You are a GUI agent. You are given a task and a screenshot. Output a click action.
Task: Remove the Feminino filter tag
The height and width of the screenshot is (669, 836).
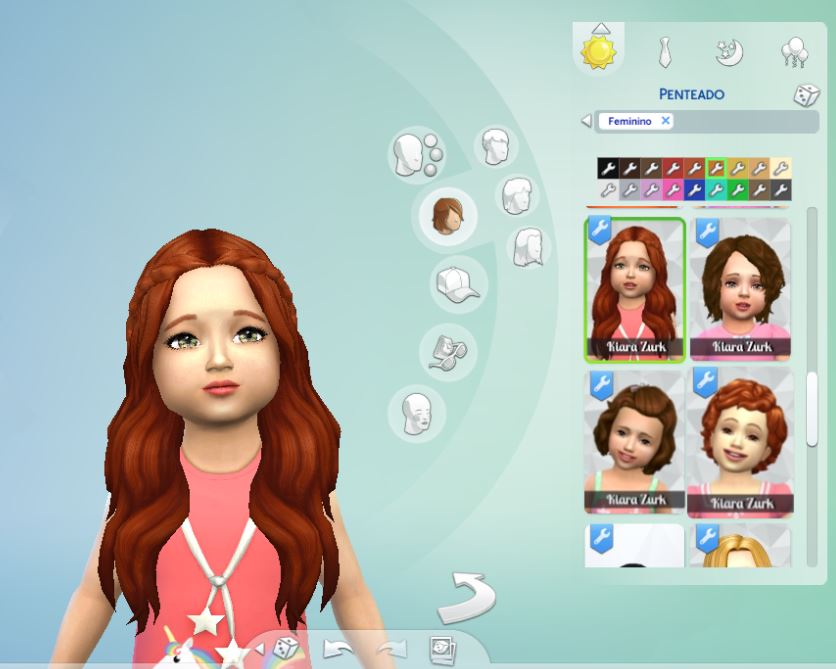pos(665,121)
